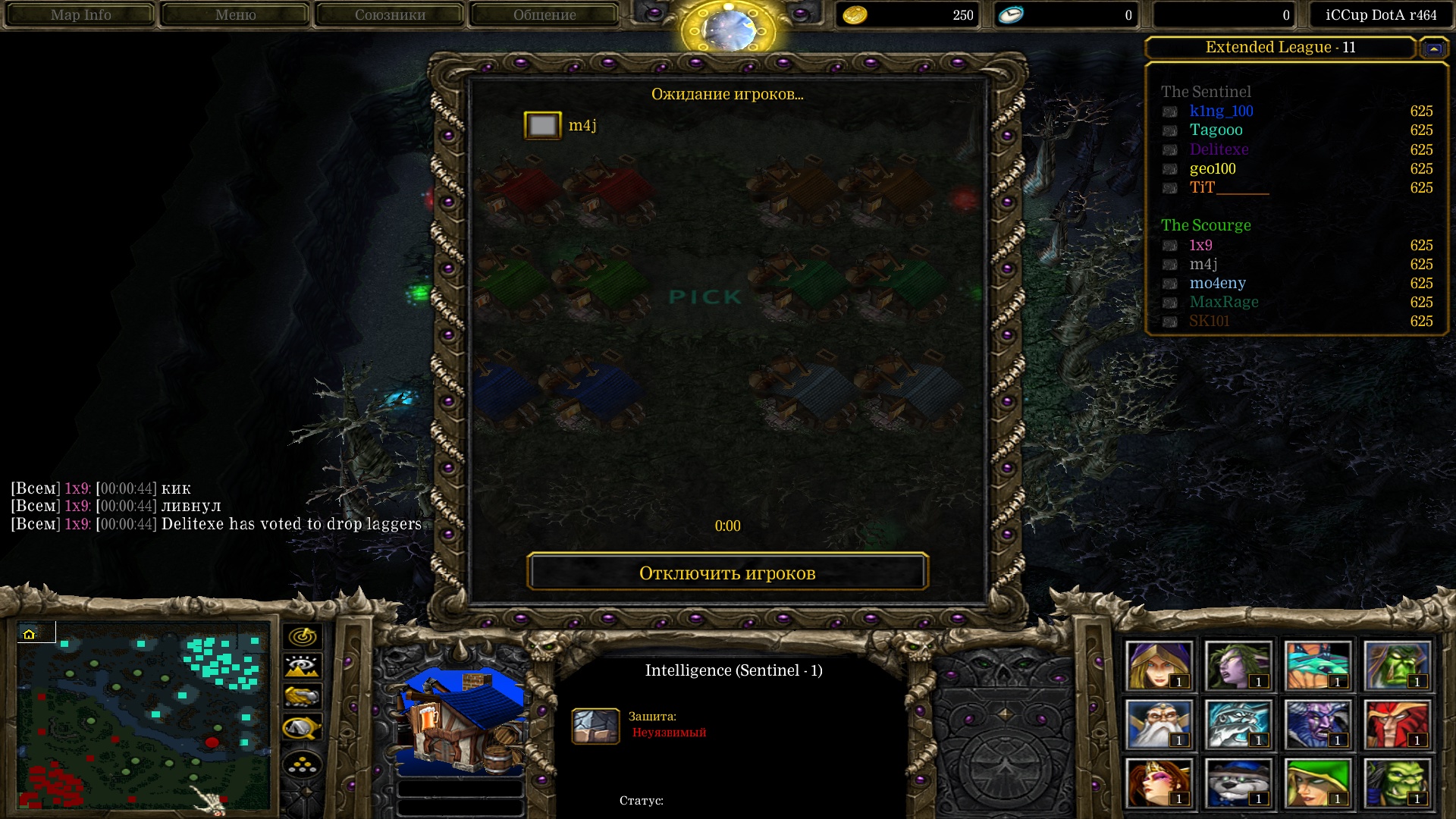
Task: Select the panda hero portrait
Action: coord(1238,783)
